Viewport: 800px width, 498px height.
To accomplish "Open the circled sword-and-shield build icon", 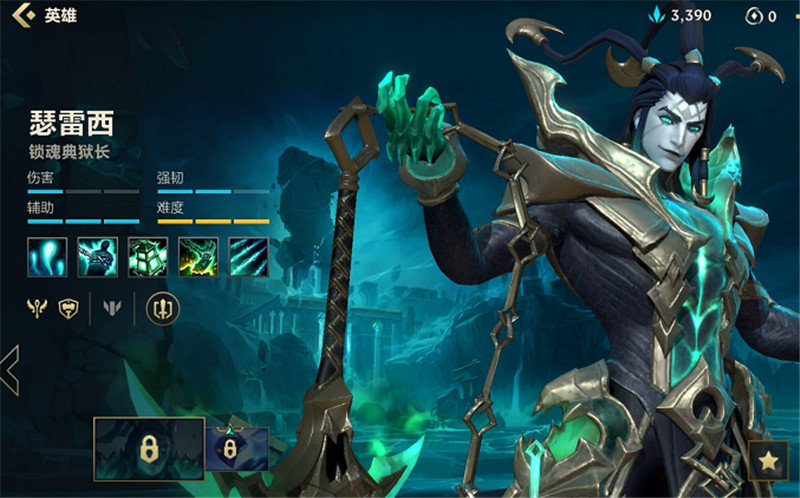I will [x=162, y=308].
